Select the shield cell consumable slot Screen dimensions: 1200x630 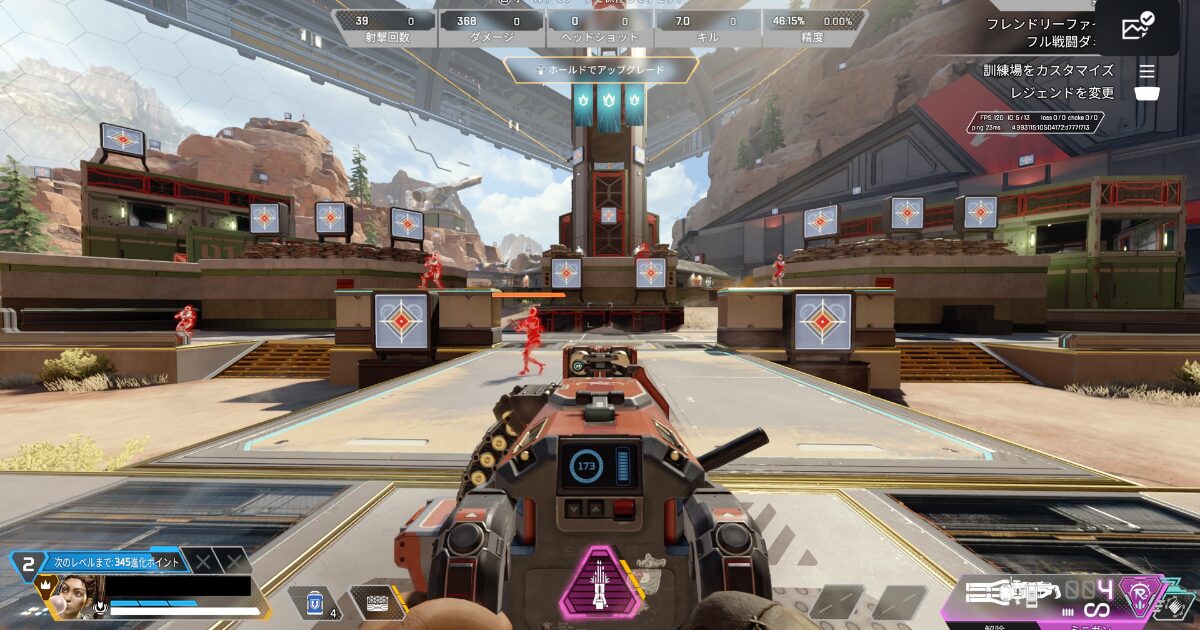point(315,602)
